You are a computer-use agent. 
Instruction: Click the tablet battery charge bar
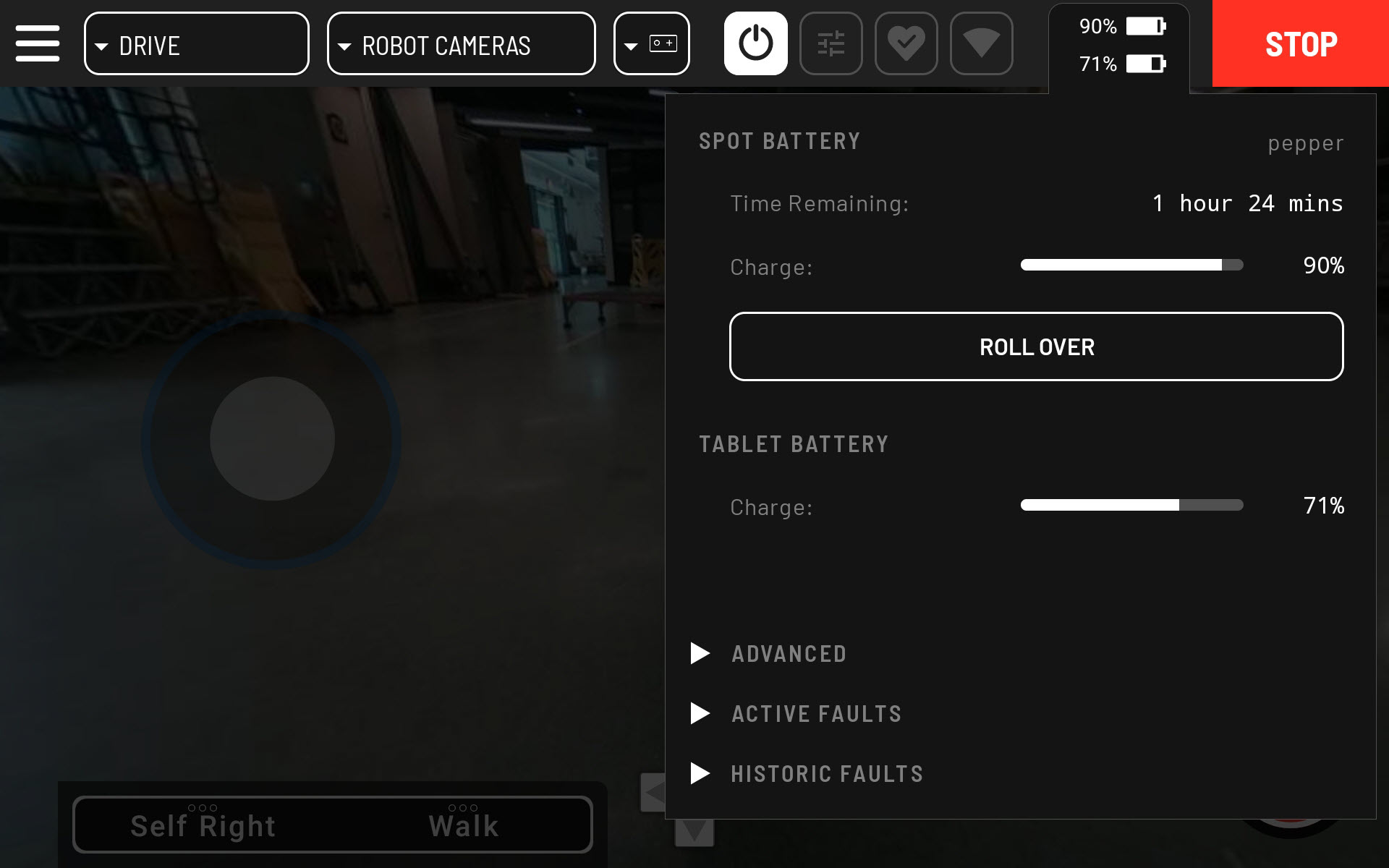pos(1131,506)
